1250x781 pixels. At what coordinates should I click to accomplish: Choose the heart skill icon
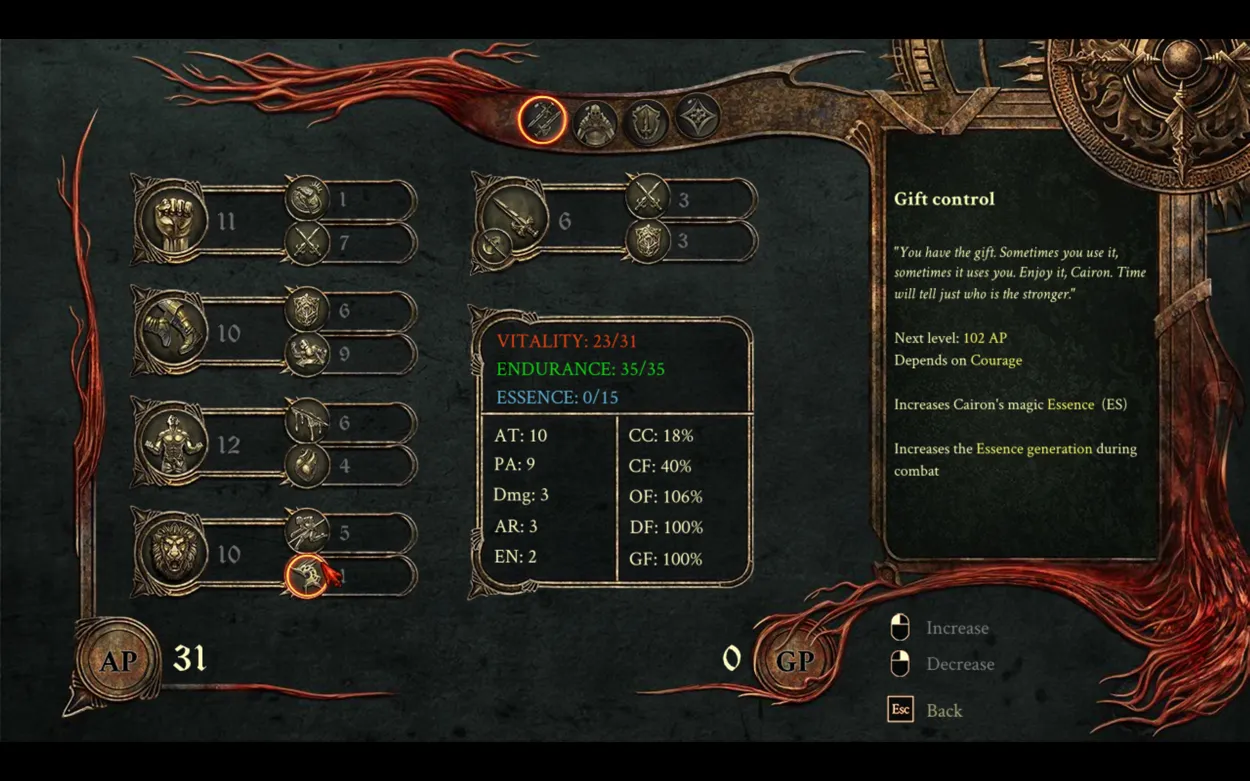point(307,465)
